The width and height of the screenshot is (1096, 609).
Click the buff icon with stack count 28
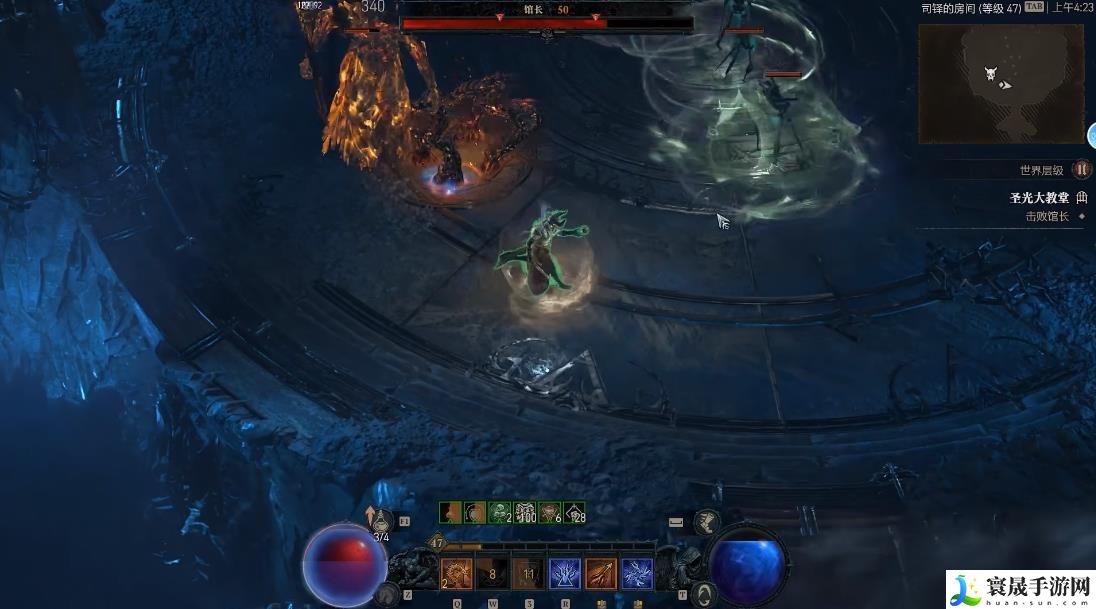pos(574,513)
